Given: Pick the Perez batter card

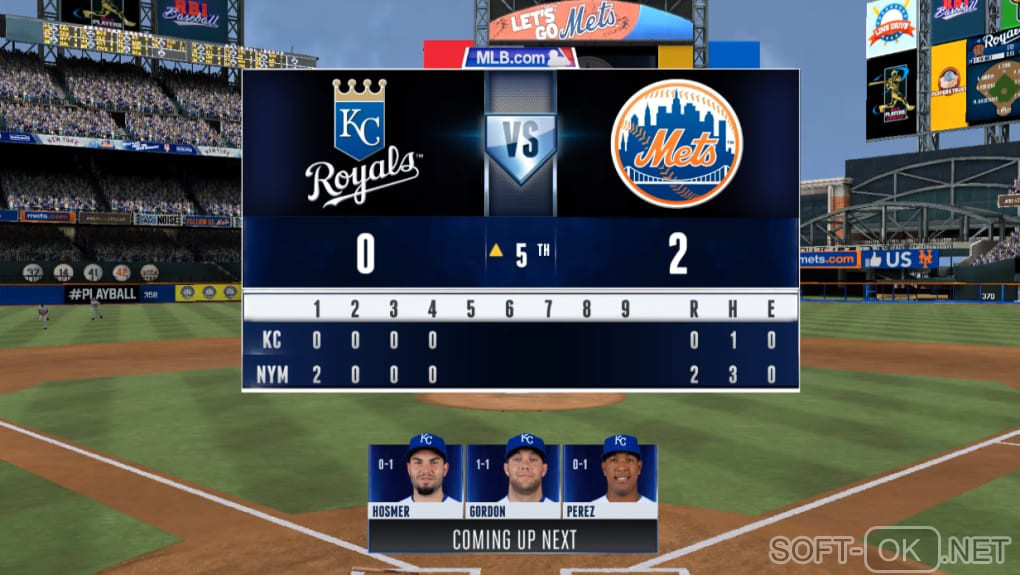Looking at the screenshot, I should (x=610, y=481).
